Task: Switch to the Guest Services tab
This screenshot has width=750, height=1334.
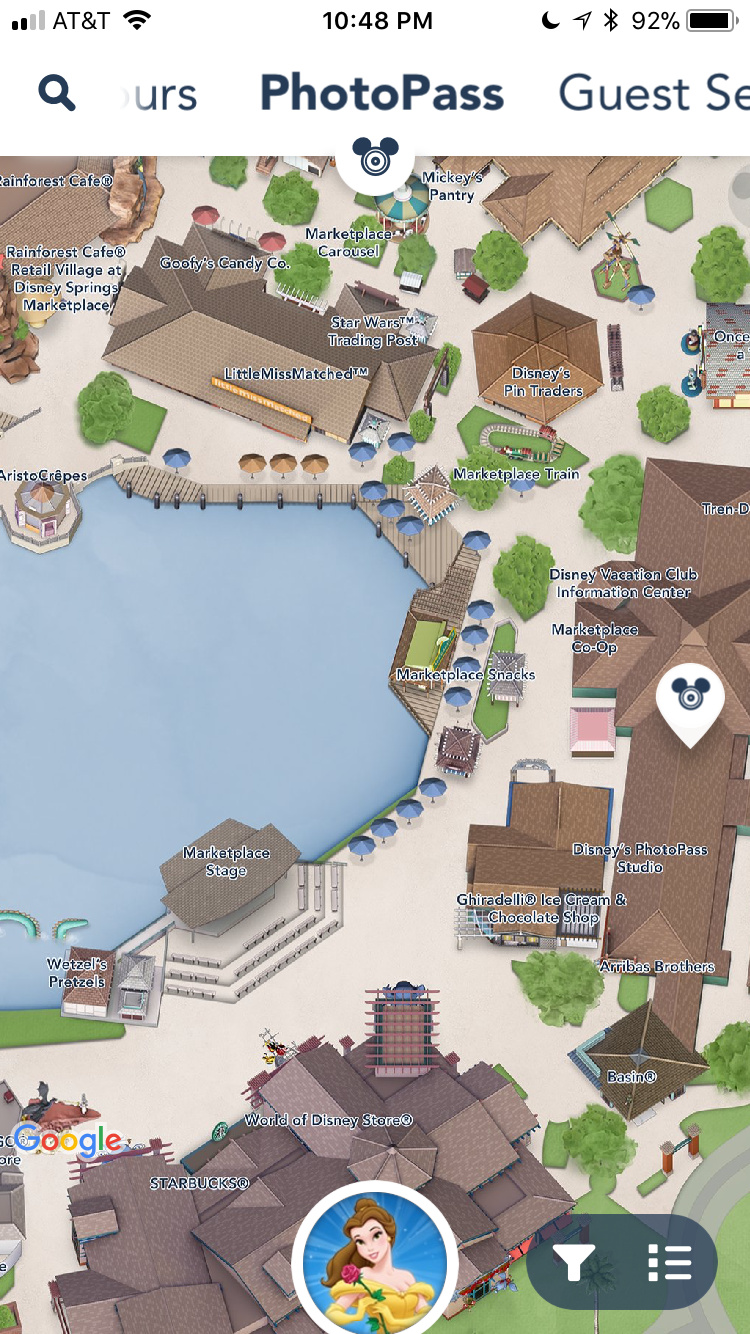Action: coord(652,94)
